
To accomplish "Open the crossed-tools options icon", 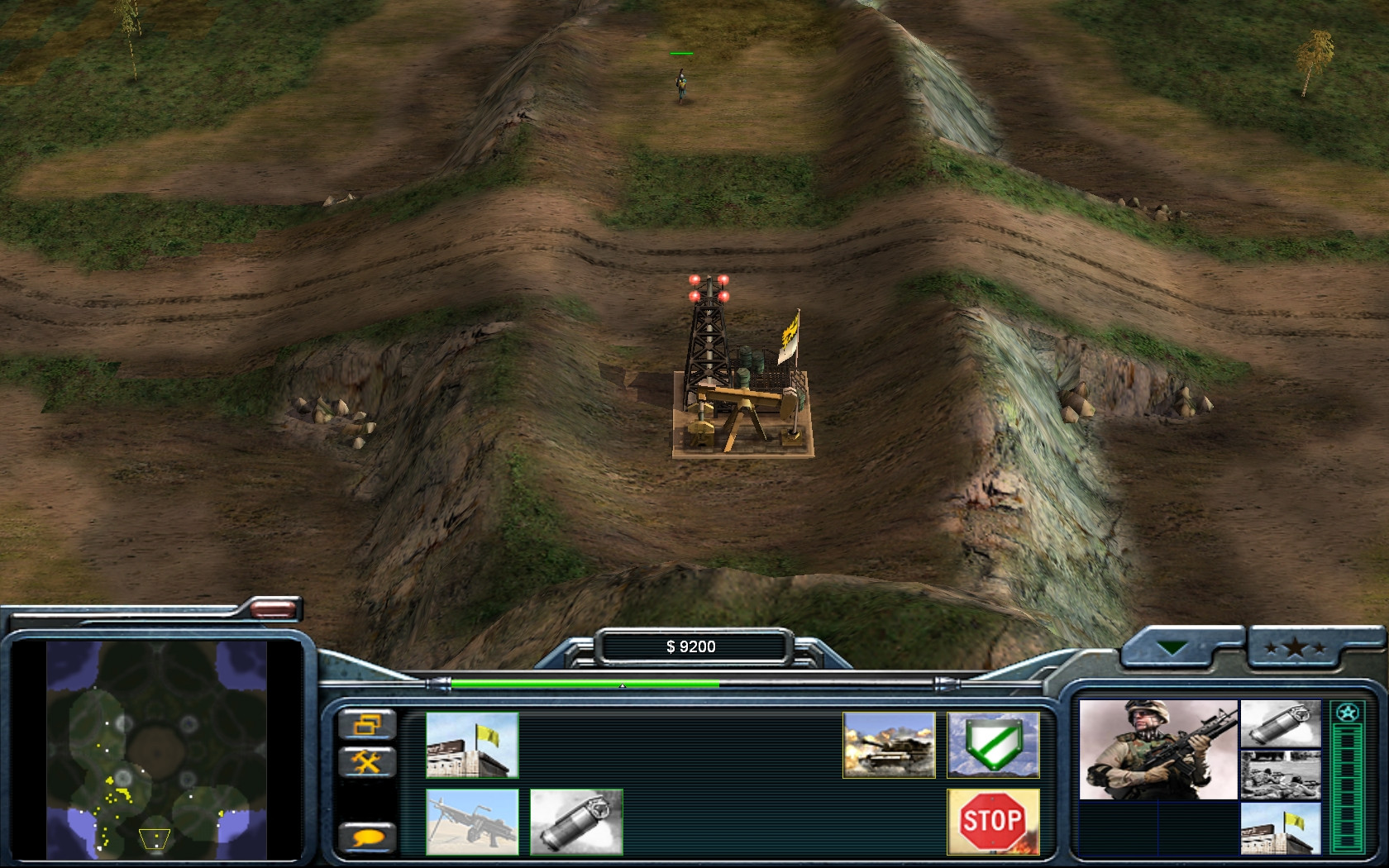I will (369, 761).
